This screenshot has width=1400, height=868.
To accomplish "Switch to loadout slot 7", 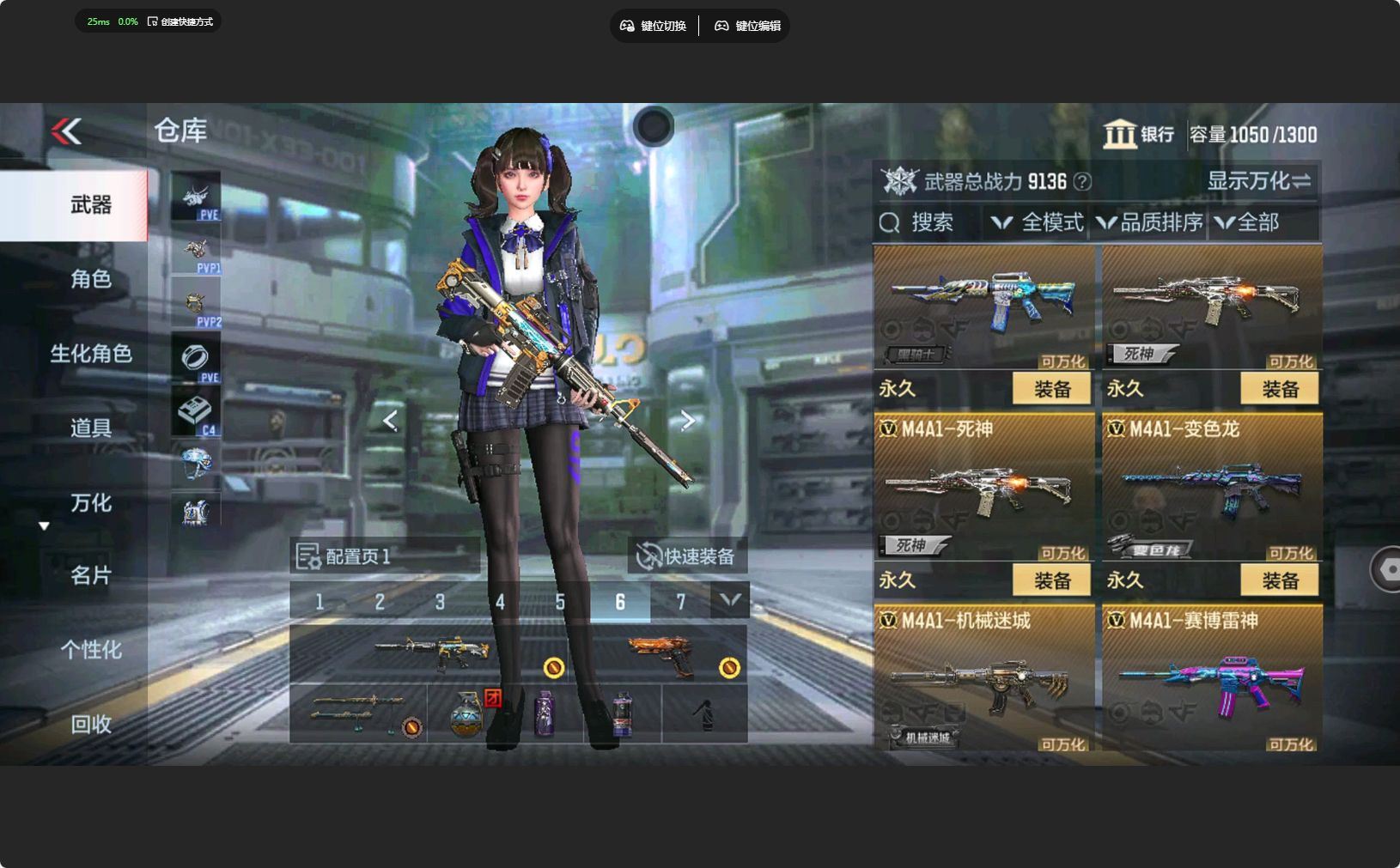I will point(680,602).
